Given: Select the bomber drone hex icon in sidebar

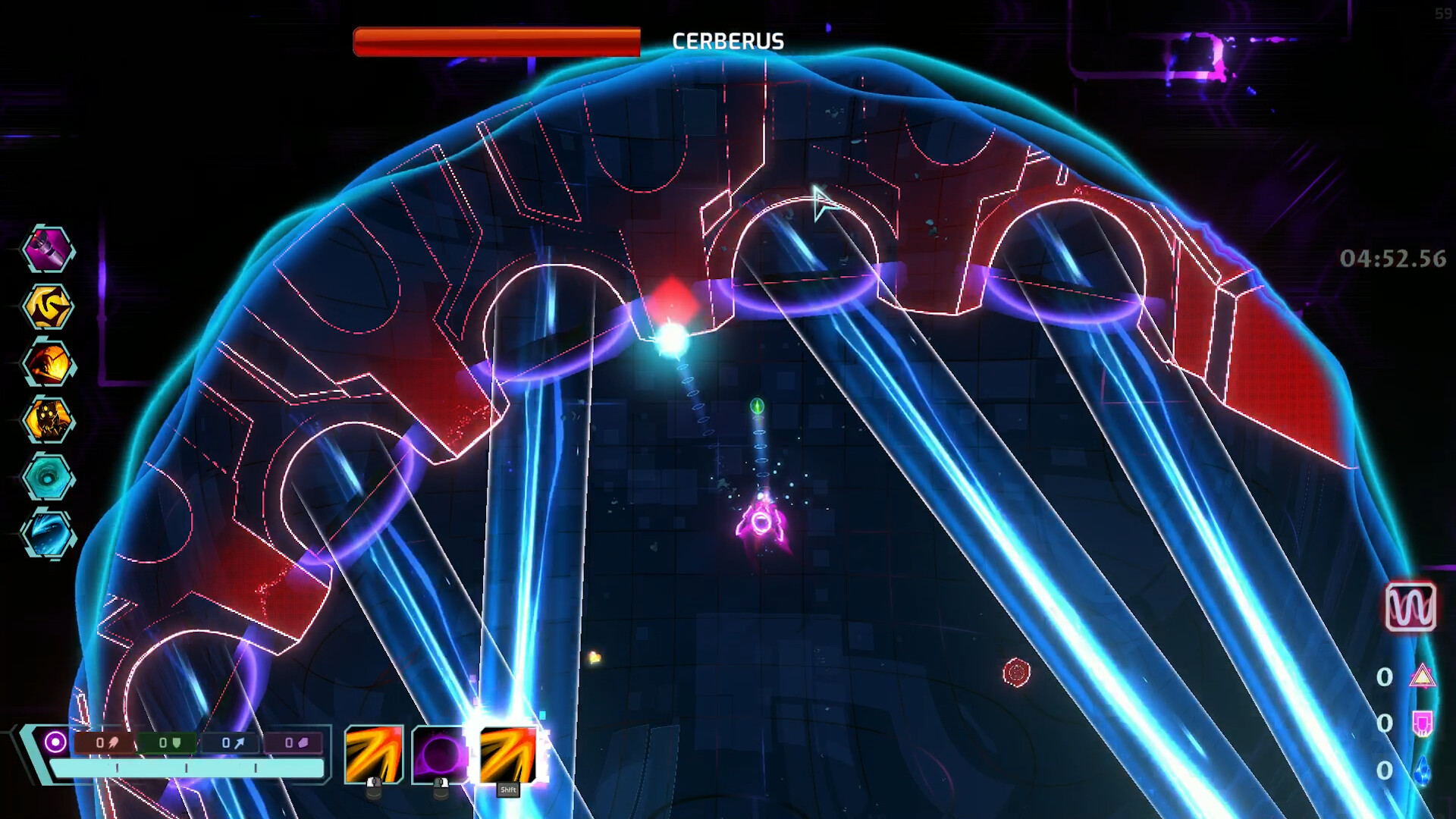Looking at the screenshot, I should [x=49, y=421].
